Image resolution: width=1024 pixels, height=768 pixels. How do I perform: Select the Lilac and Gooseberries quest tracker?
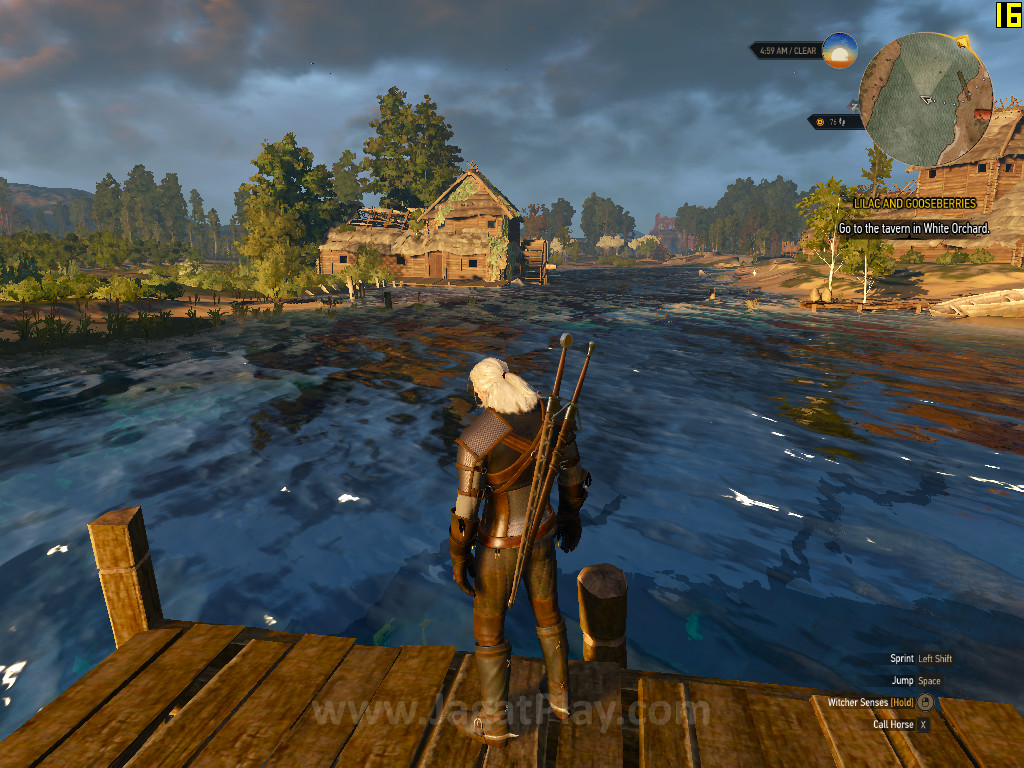914,203
